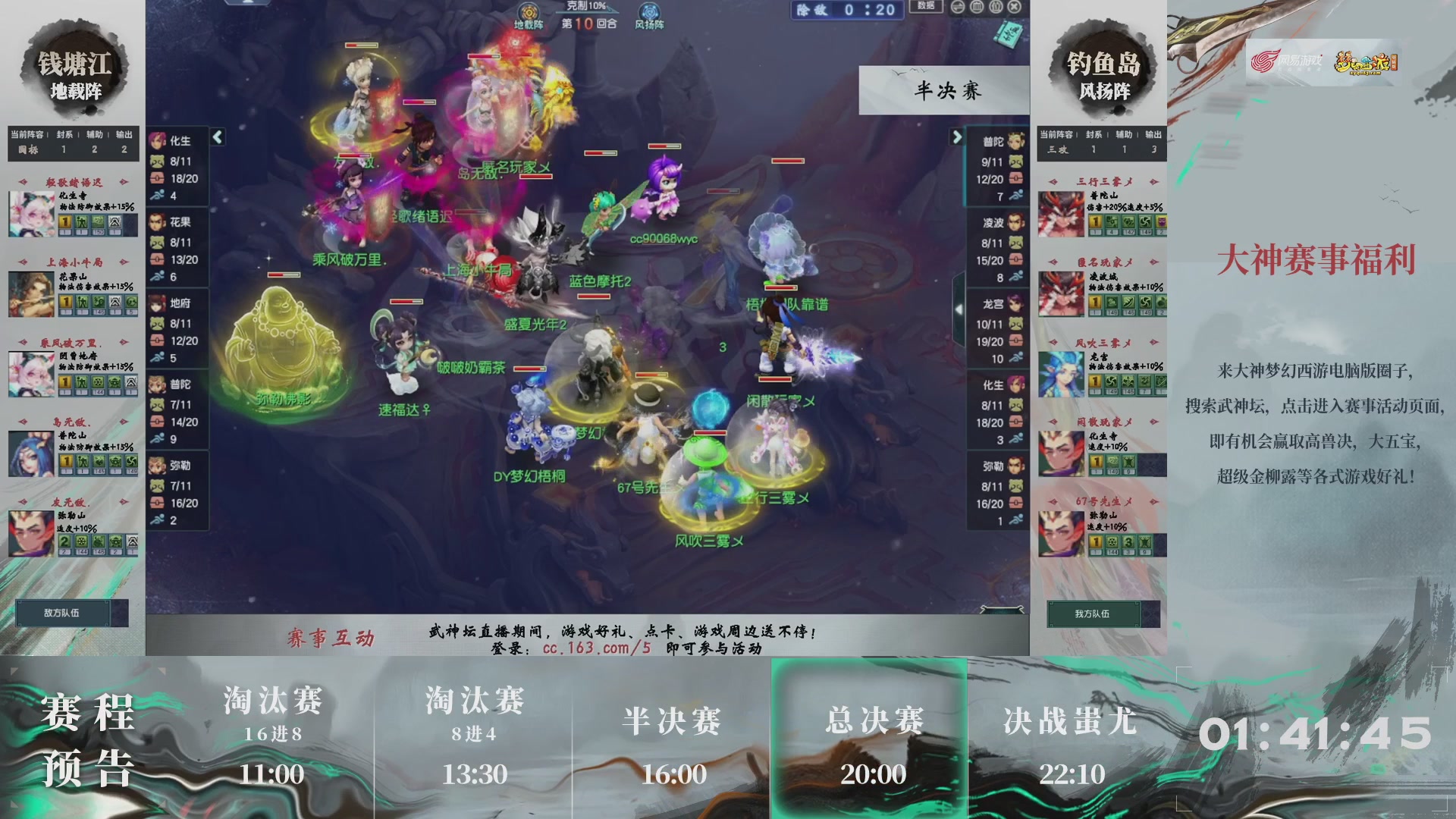Screen dimensions: 1456x819
Task: Click the swap arrows icon in the top-right toolbar
Action: click(958, 7)
